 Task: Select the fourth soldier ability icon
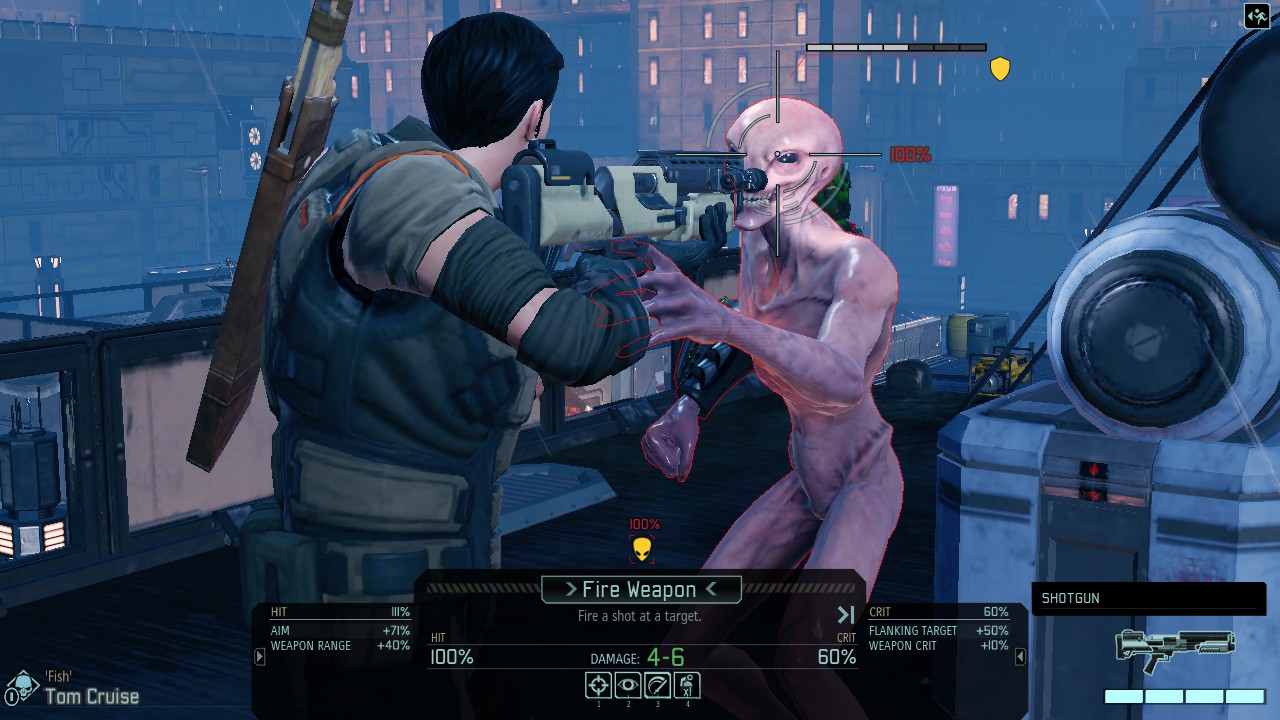pos(687,685)
